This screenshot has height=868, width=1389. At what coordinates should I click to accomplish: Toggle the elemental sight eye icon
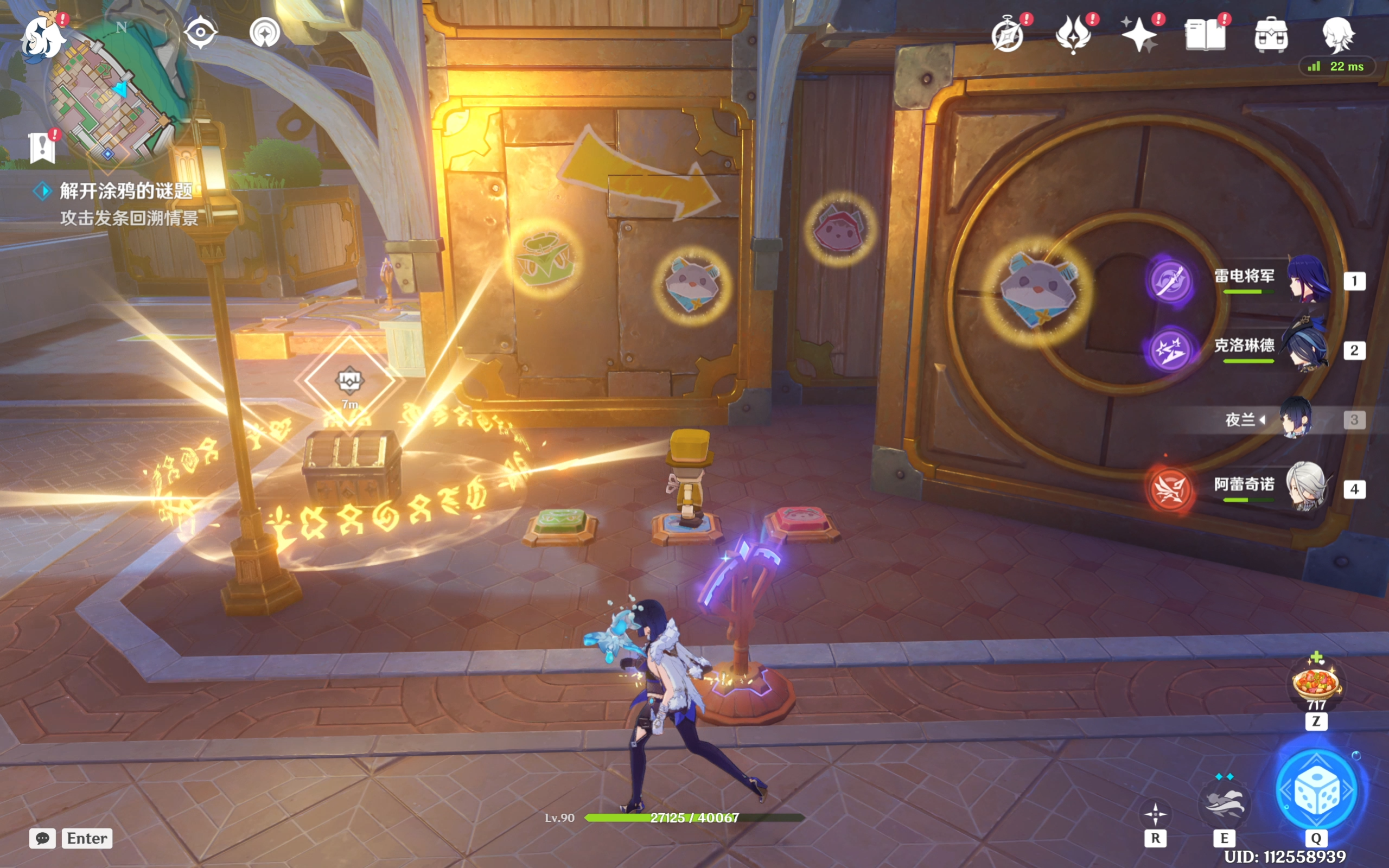coord(200,32)
